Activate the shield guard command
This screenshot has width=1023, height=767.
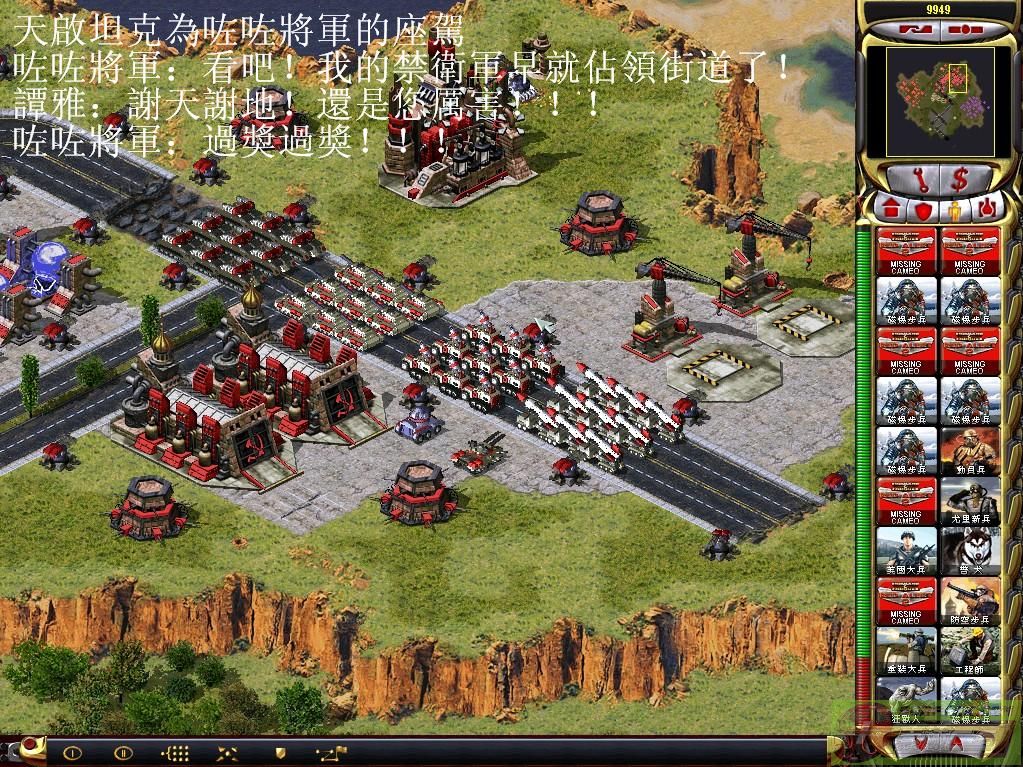(x=280, y=753)
